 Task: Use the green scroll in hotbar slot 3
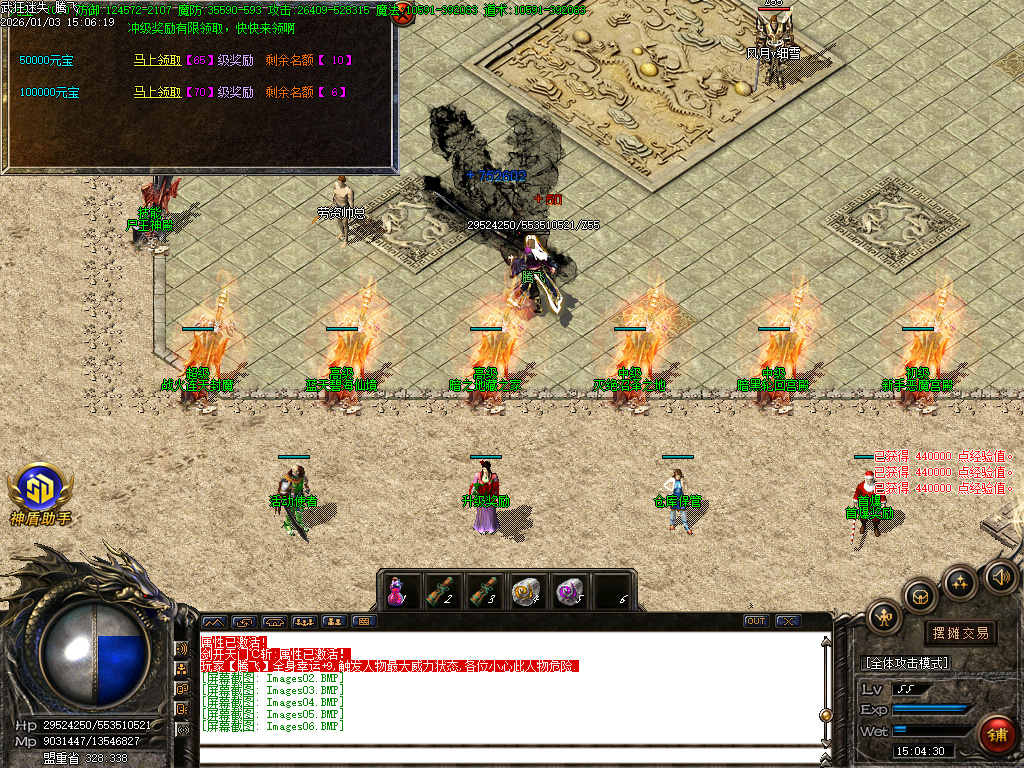coord(484,591)
